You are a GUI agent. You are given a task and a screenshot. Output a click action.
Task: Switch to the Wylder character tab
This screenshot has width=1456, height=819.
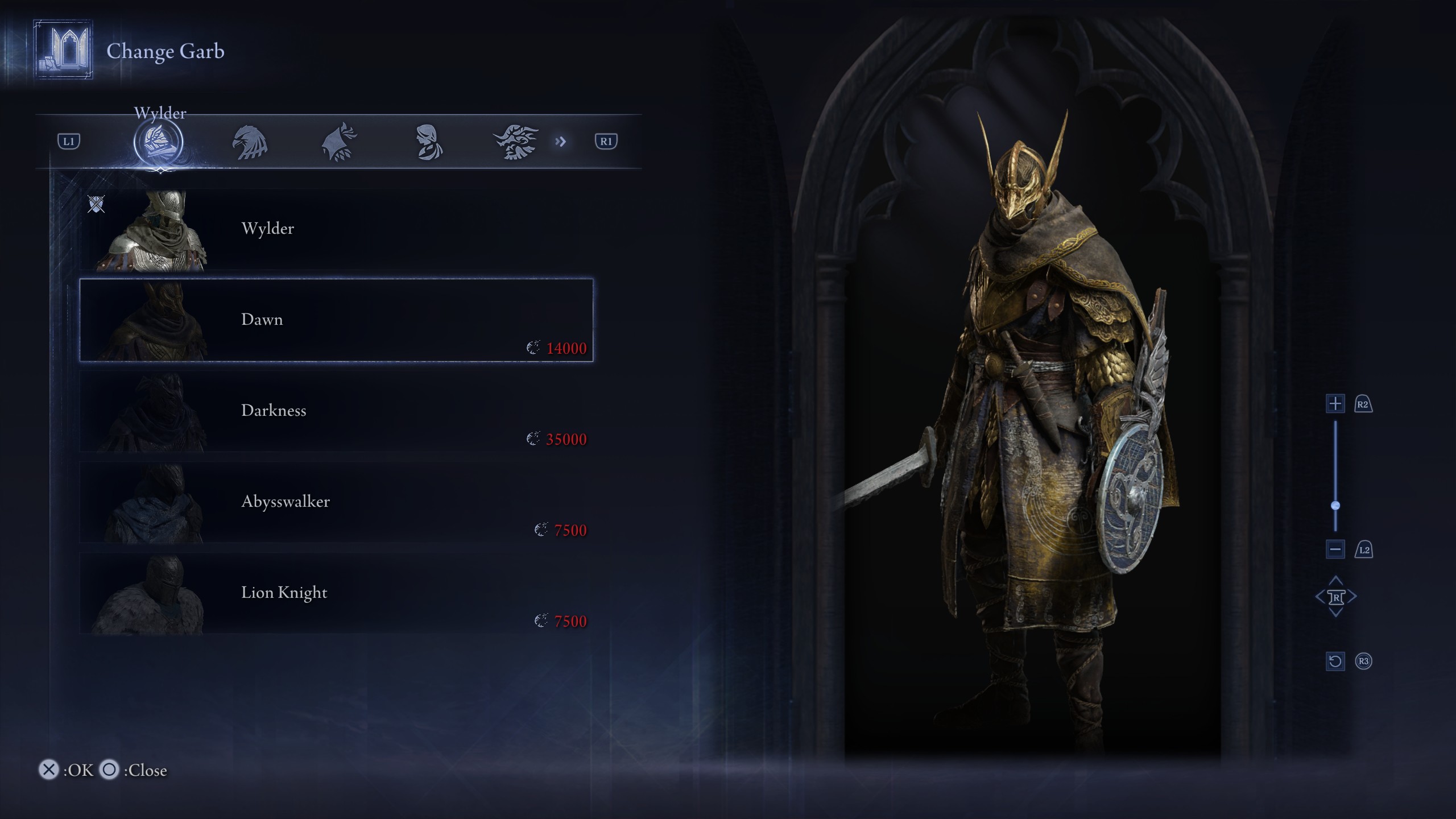[x=158, y=142]
